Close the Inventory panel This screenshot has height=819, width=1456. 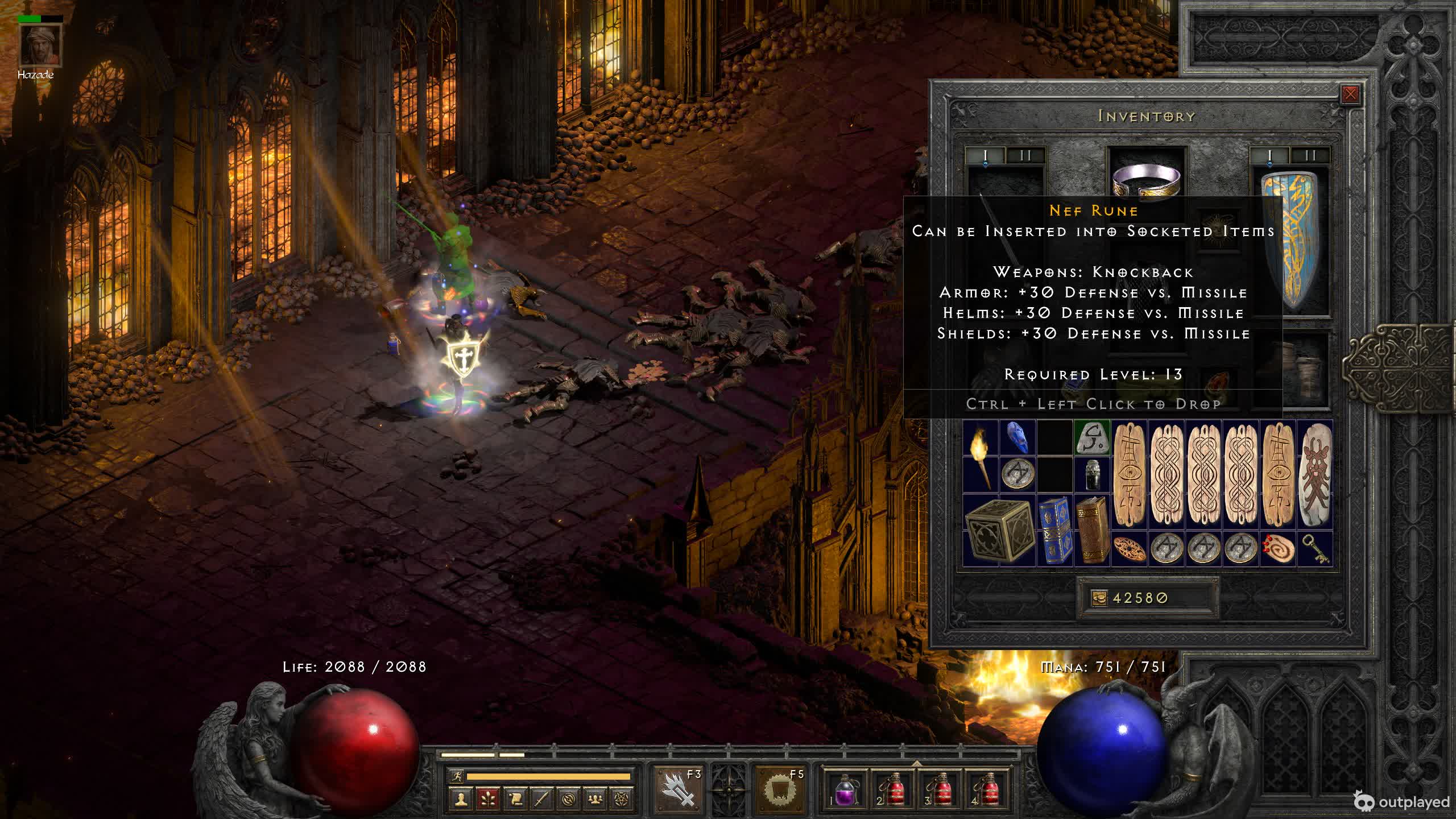coord(1350,94)
